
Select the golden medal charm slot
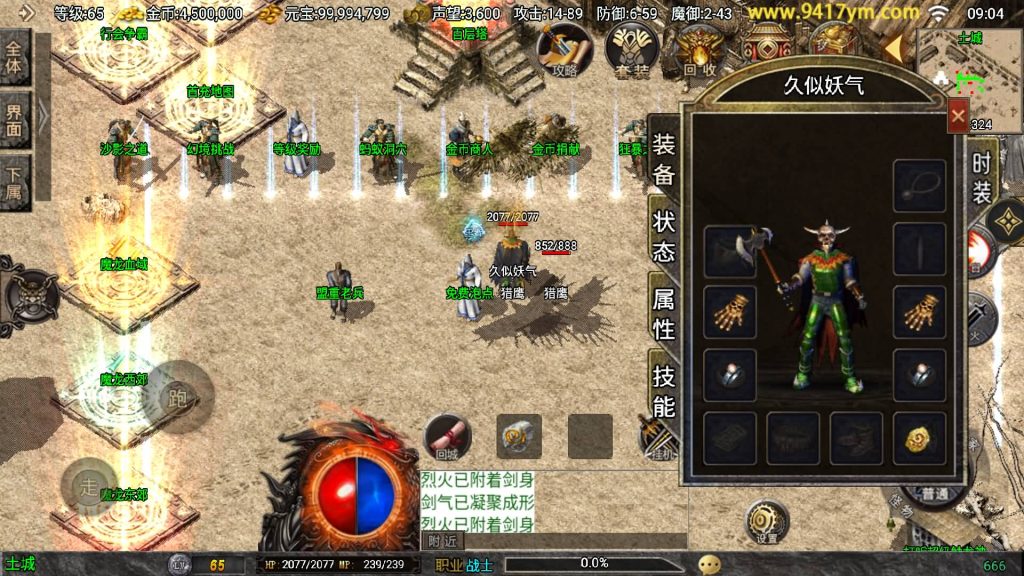pos(919,438)
